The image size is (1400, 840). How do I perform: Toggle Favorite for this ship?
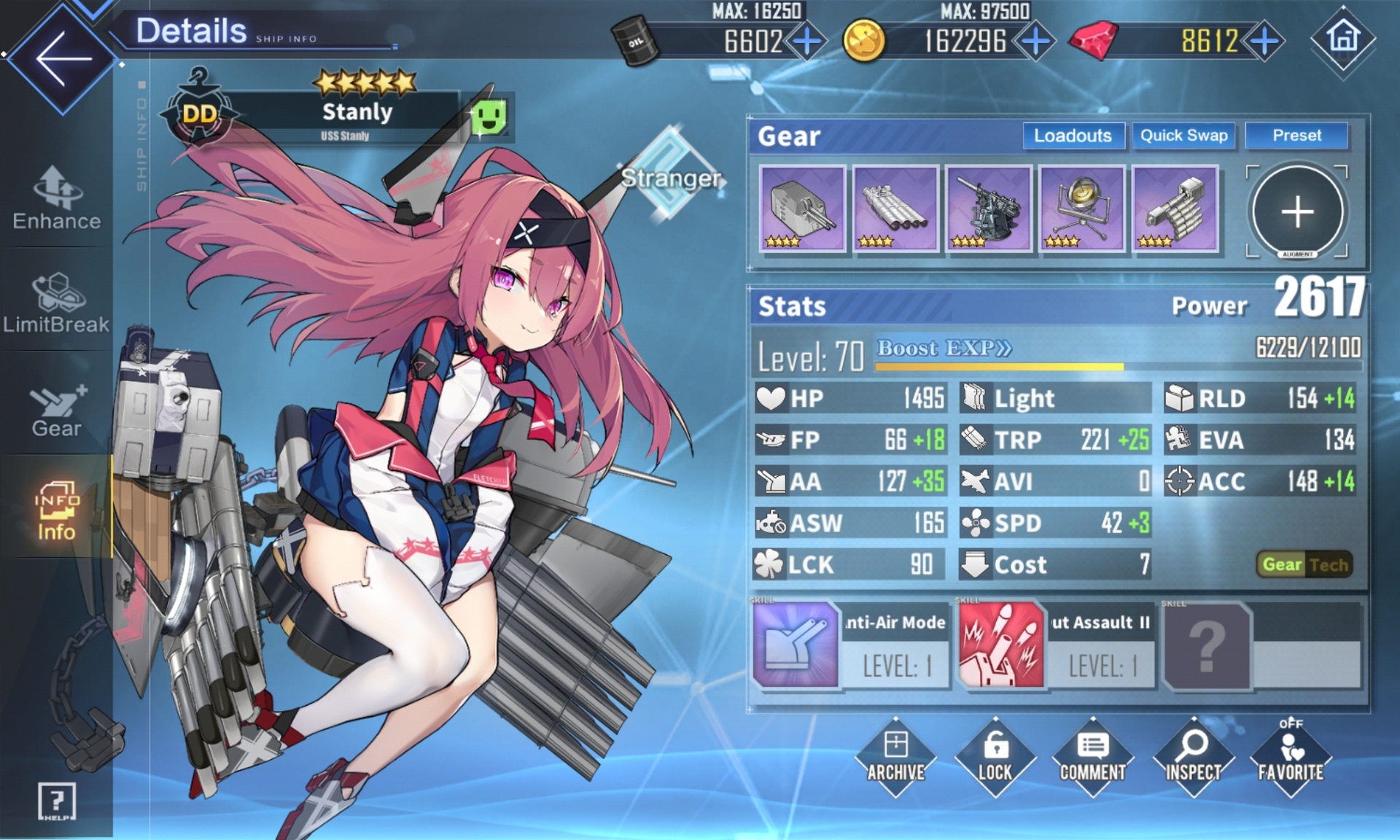(x=1291, y=758)
